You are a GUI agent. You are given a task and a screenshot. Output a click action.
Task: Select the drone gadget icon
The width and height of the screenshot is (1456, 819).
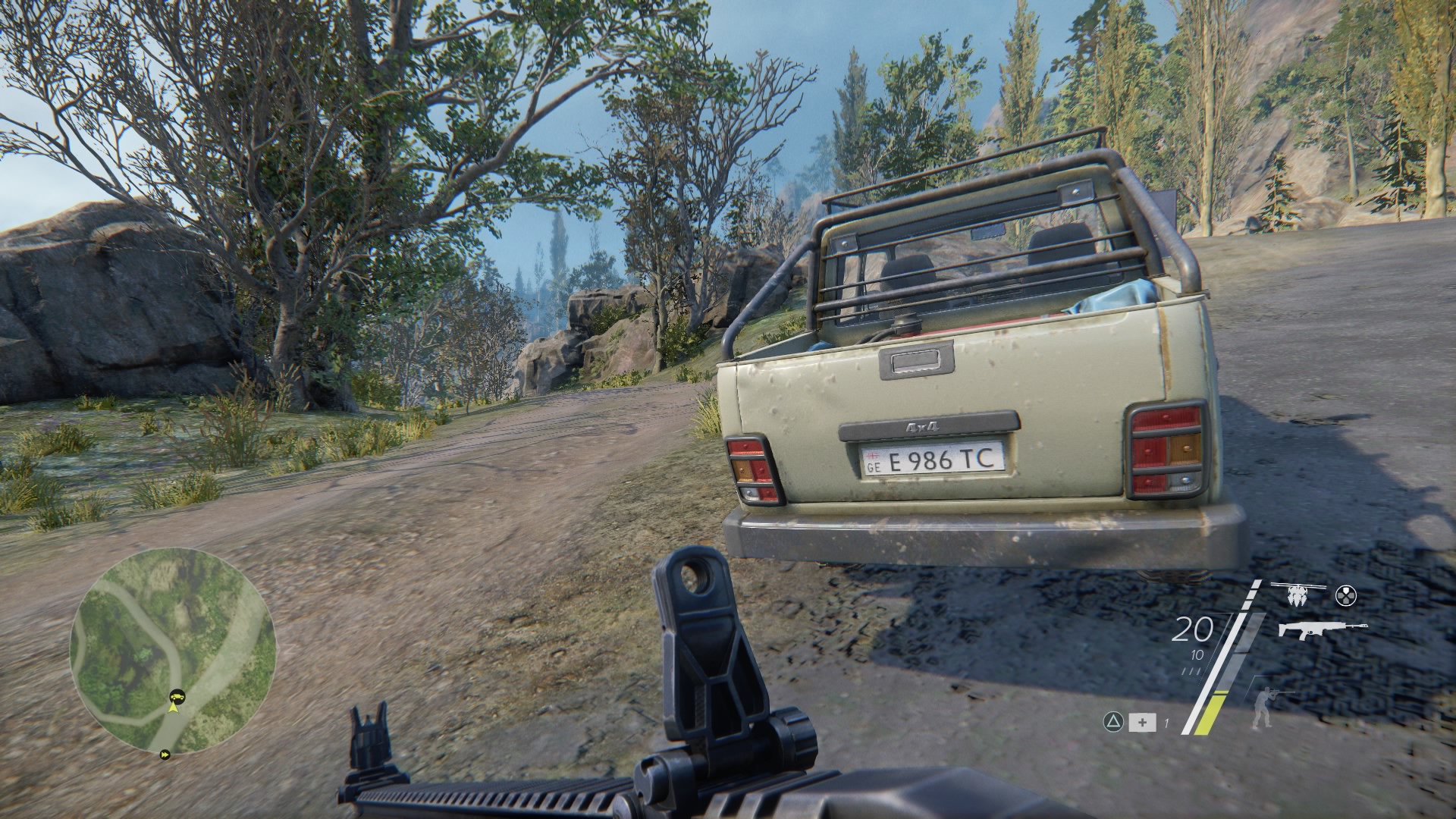[1299, 594]
